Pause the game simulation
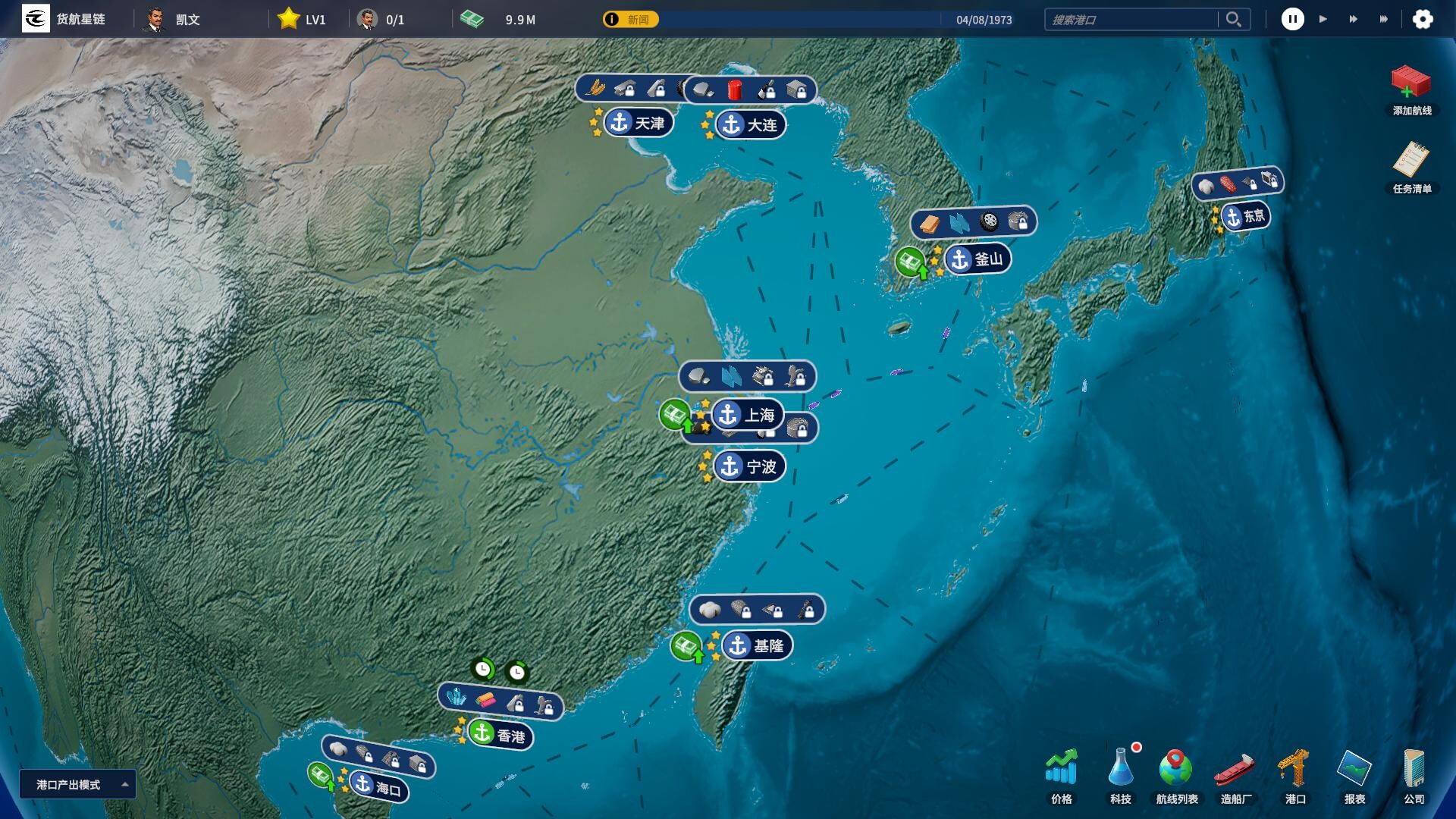The width and height of the screenshot is (1456, 819). [x=1293, y=19]
